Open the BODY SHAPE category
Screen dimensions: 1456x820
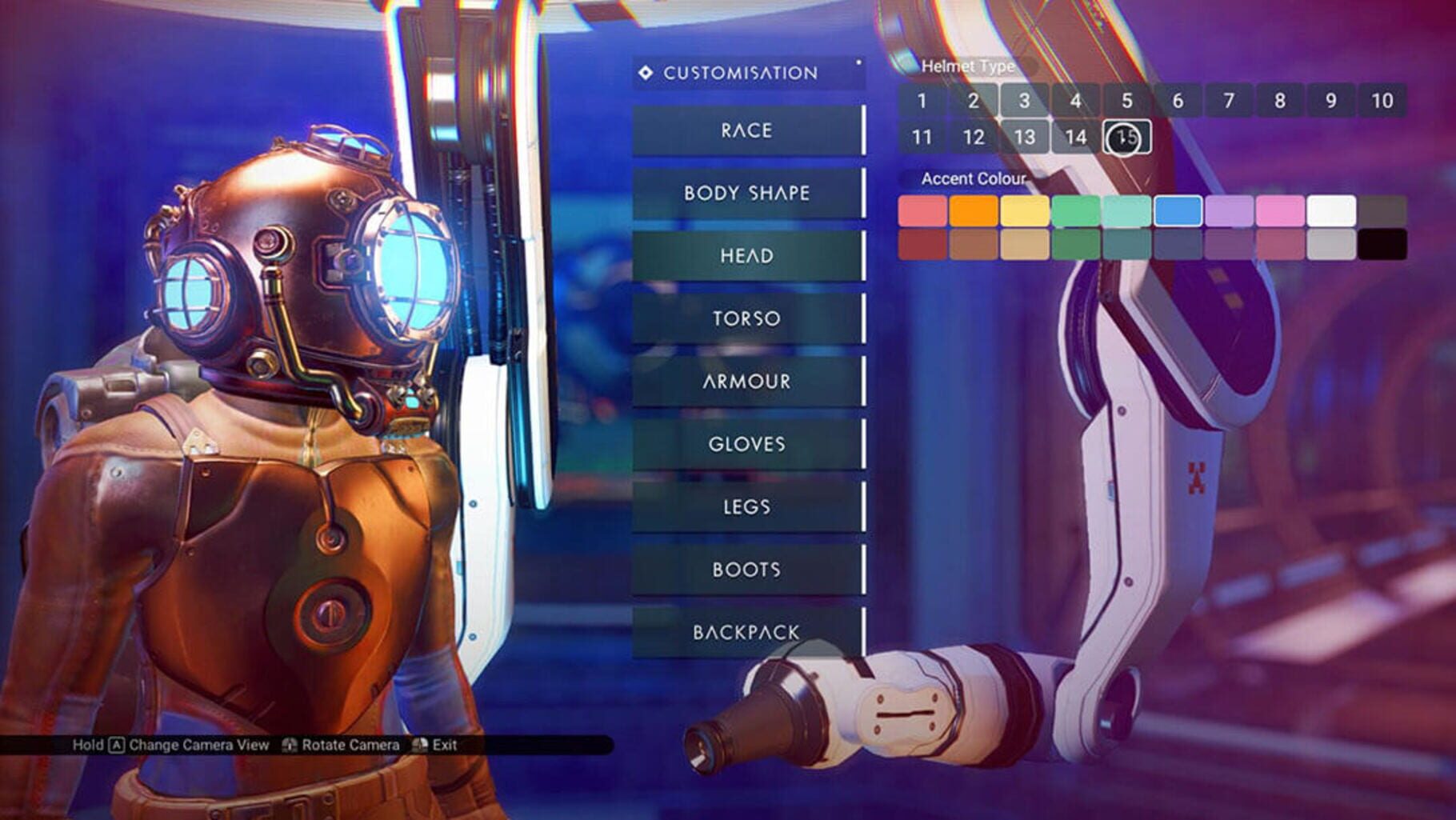748,193
